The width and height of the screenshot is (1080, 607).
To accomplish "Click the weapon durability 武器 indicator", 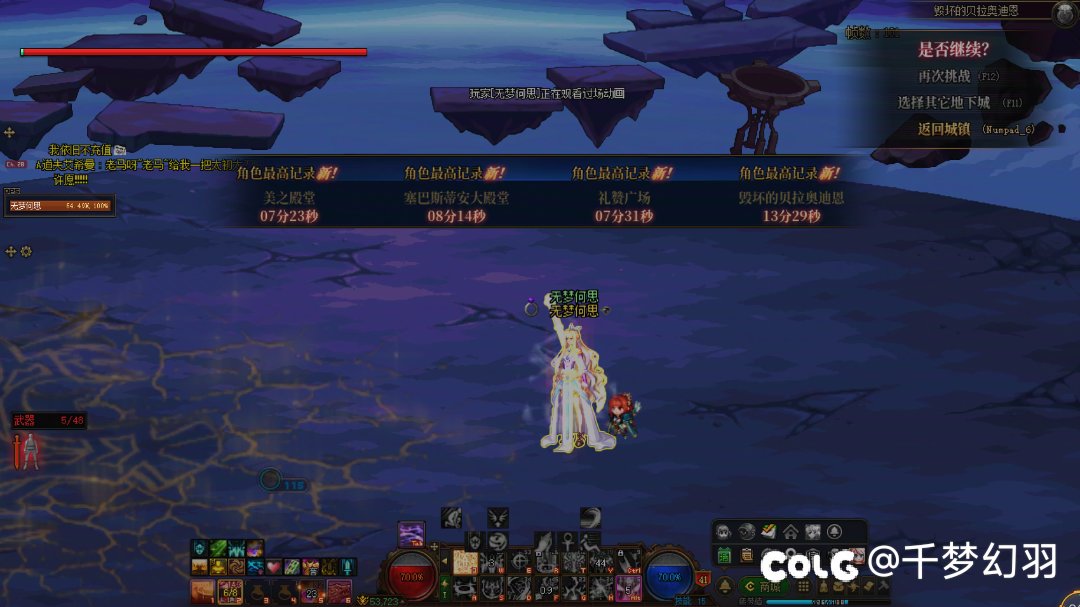I will pyautogui.click(x=48, y=421).
